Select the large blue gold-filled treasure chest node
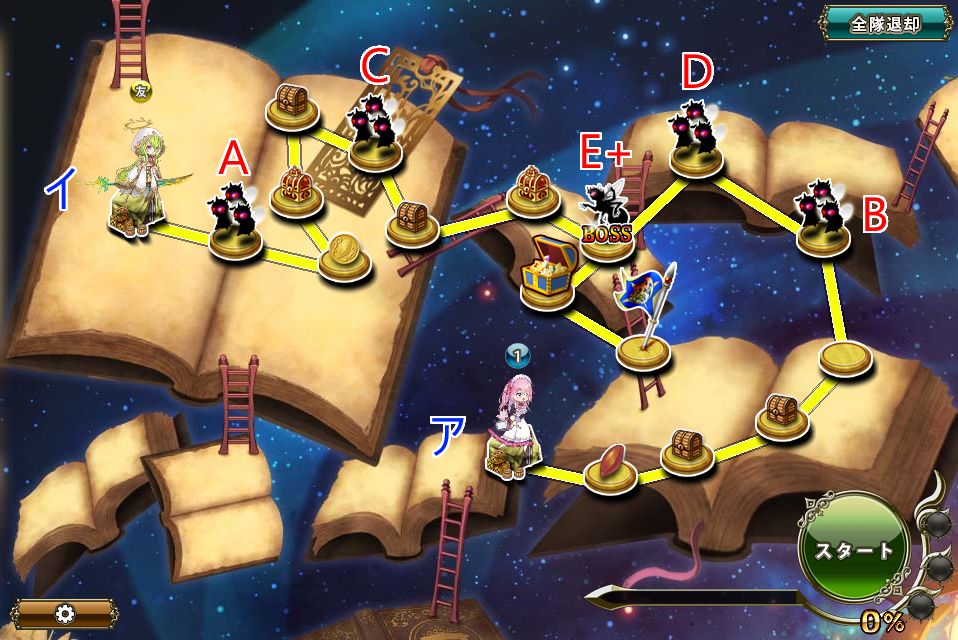The height and width of the screenshot is (640, 958). click(x=548, y=274)
